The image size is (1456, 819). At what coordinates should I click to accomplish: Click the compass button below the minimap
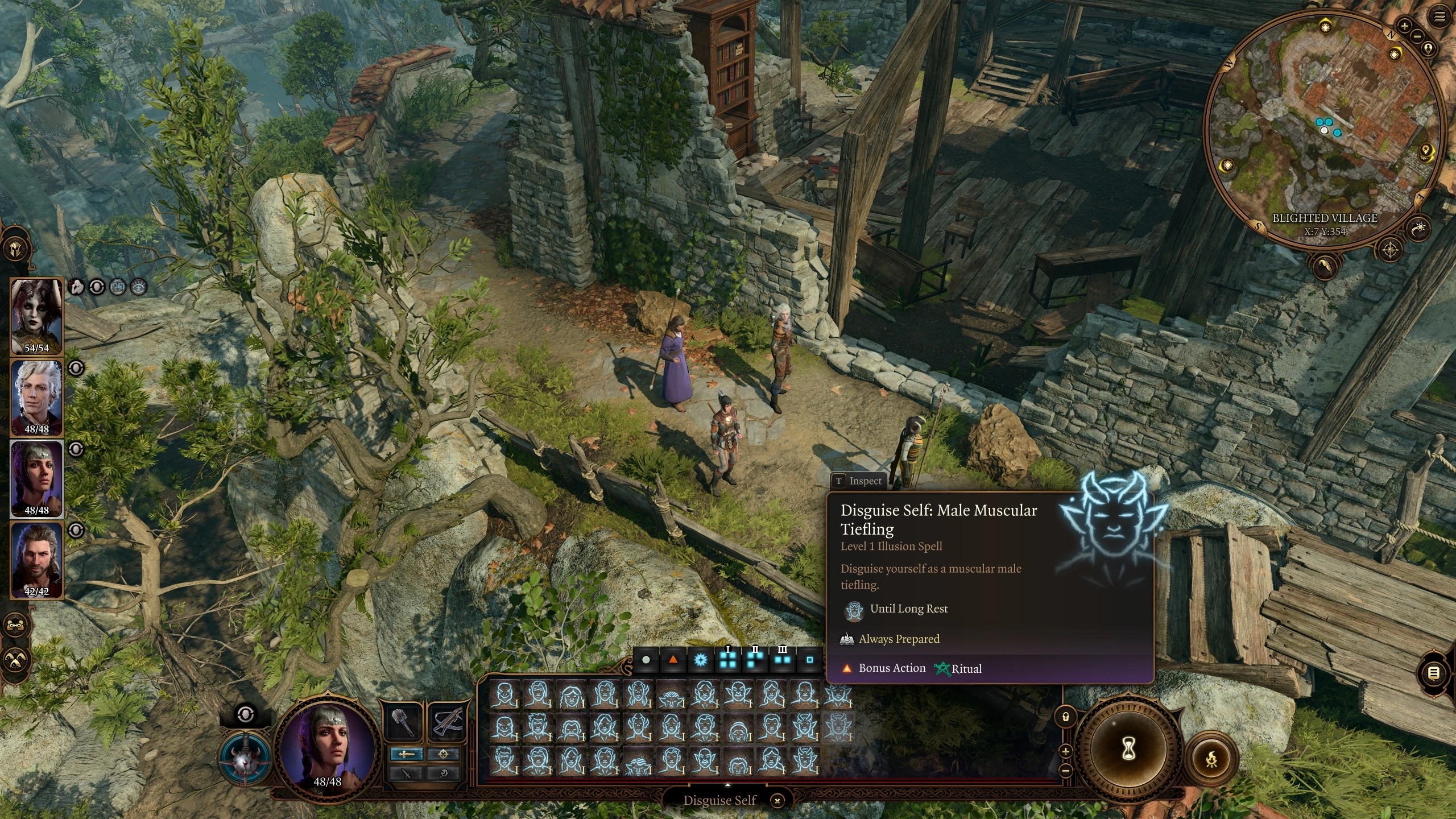(x=1391, y=250)
